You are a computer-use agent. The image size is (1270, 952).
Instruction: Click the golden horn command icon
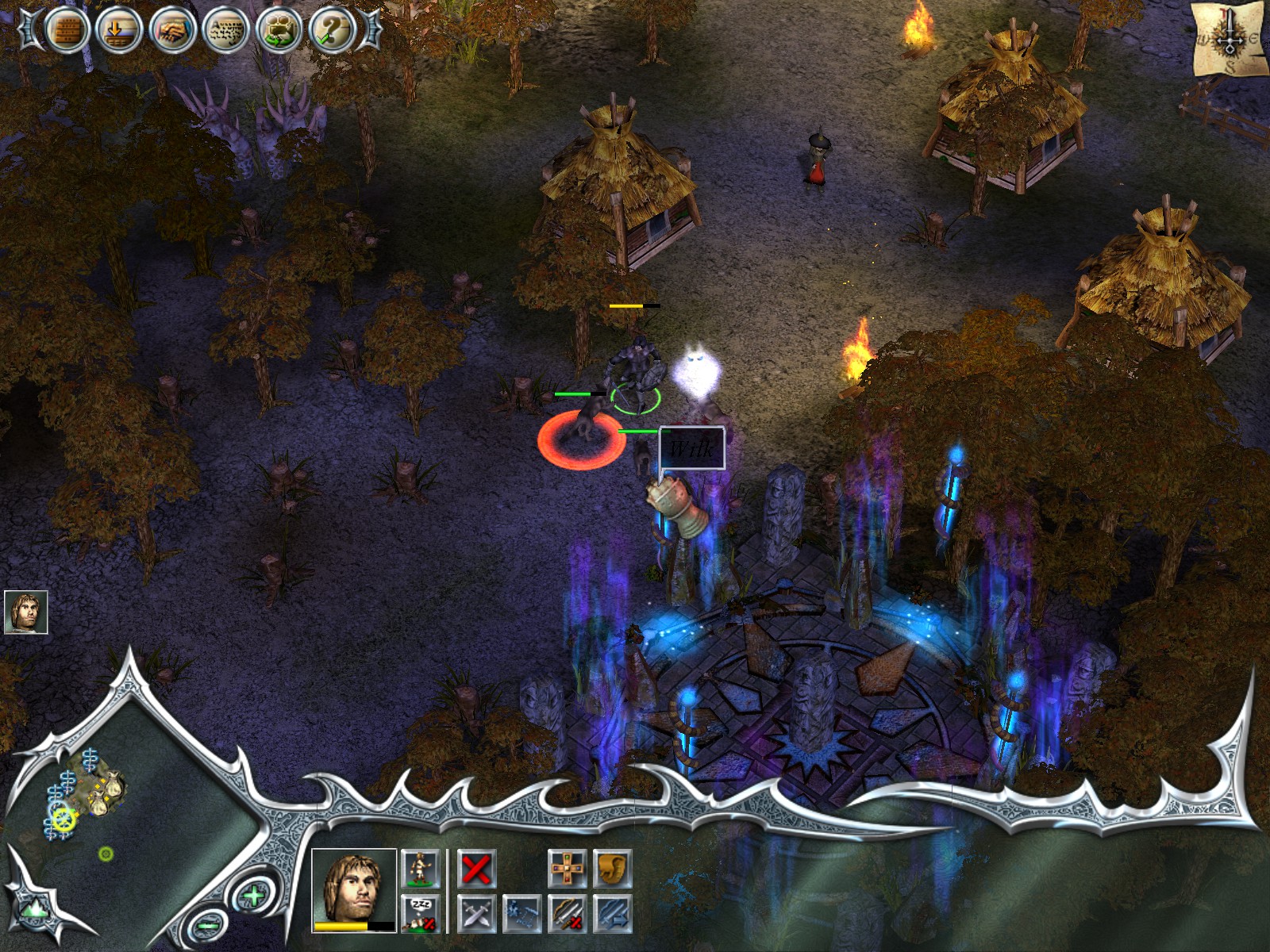(x=612, y=869)
